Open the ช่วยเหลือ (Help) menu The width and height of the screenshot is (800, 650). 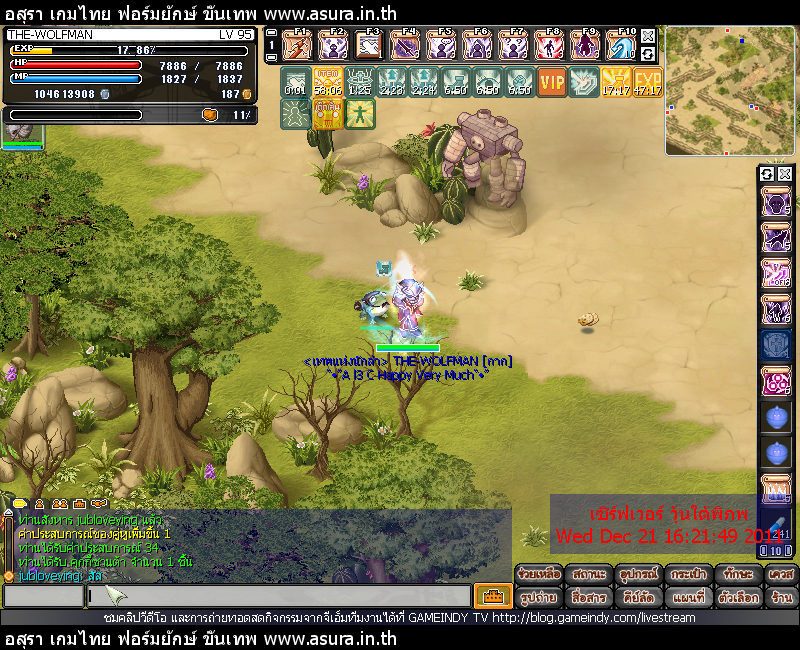539,575
